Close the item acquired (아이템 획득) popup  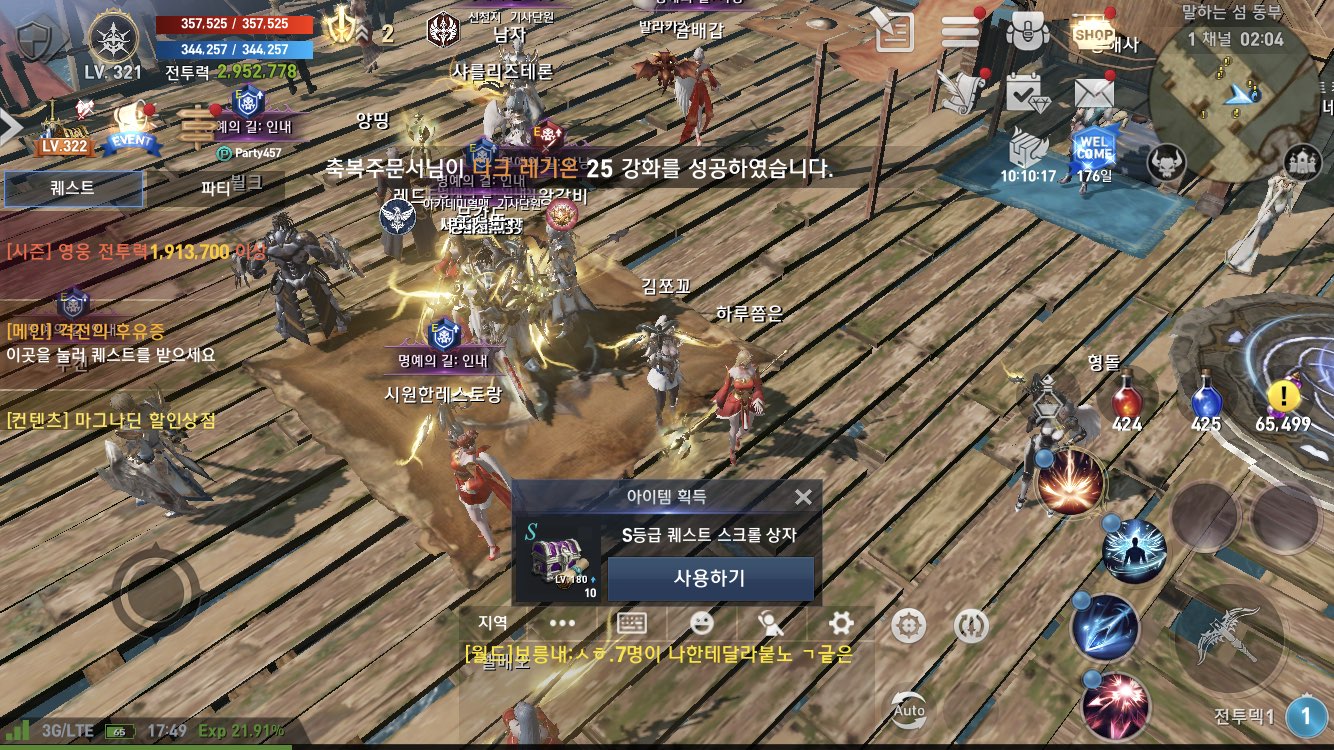click(803, 497)
